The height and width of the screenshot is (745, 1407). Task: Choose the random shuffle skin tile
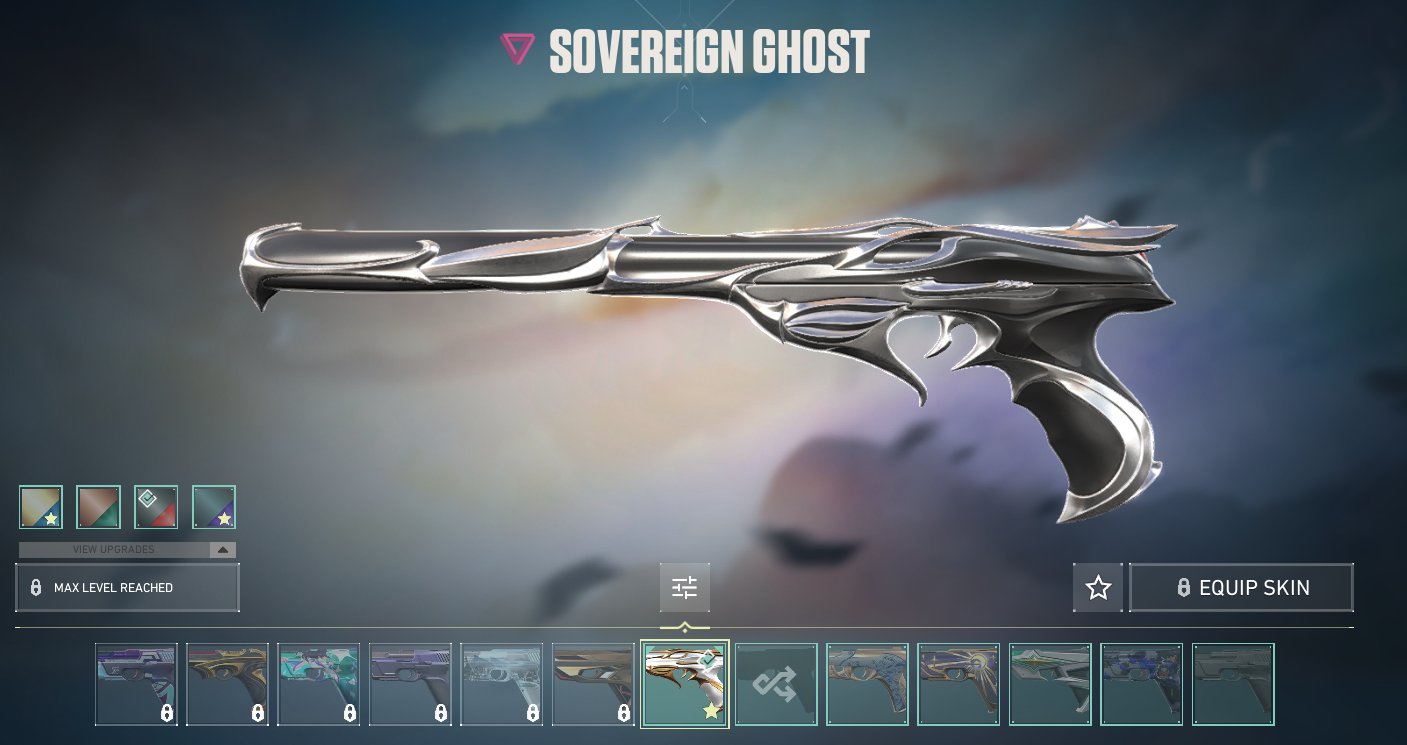click(x=776, y=684)
